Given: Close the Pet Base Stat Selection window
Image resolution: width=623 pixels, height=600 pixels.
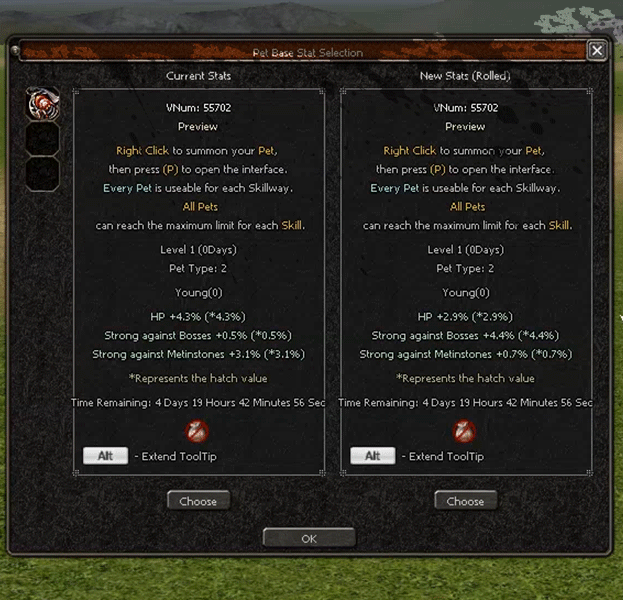Looking at the screenshot, I should click(x=596, y=51).
